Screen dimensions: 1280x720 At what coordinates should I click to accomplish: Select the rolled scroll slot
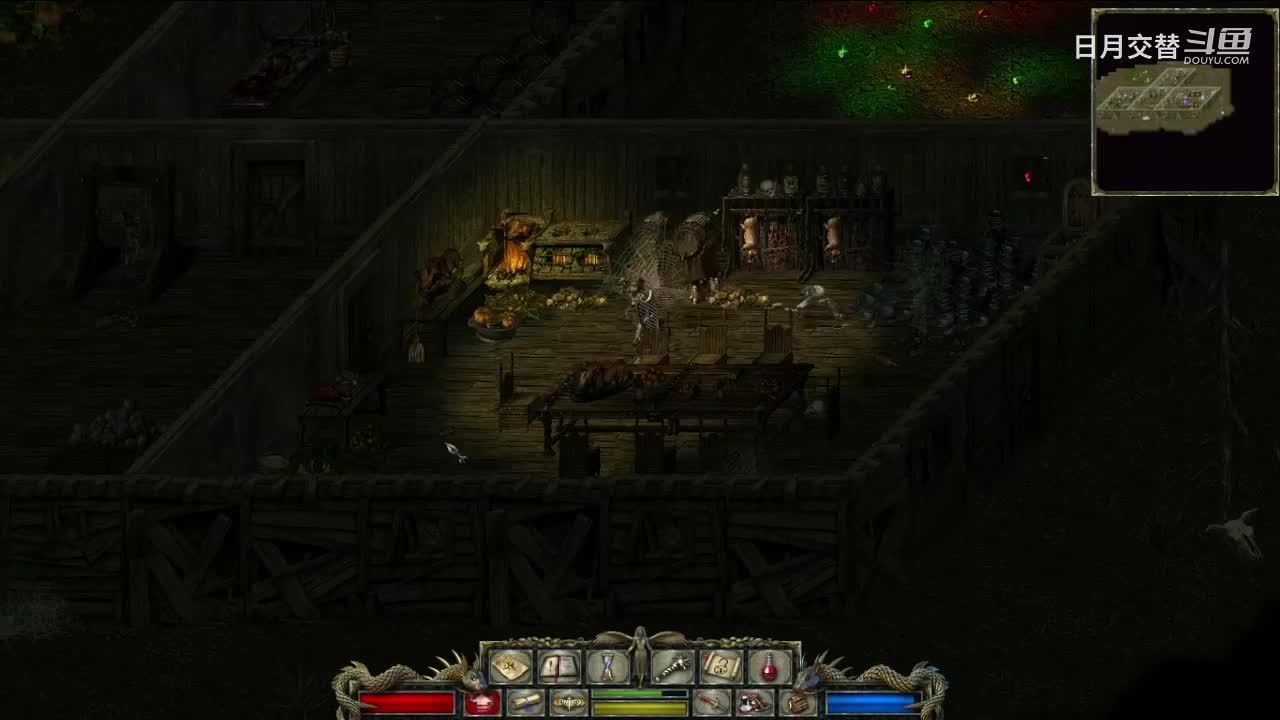[x=526, y=703]
